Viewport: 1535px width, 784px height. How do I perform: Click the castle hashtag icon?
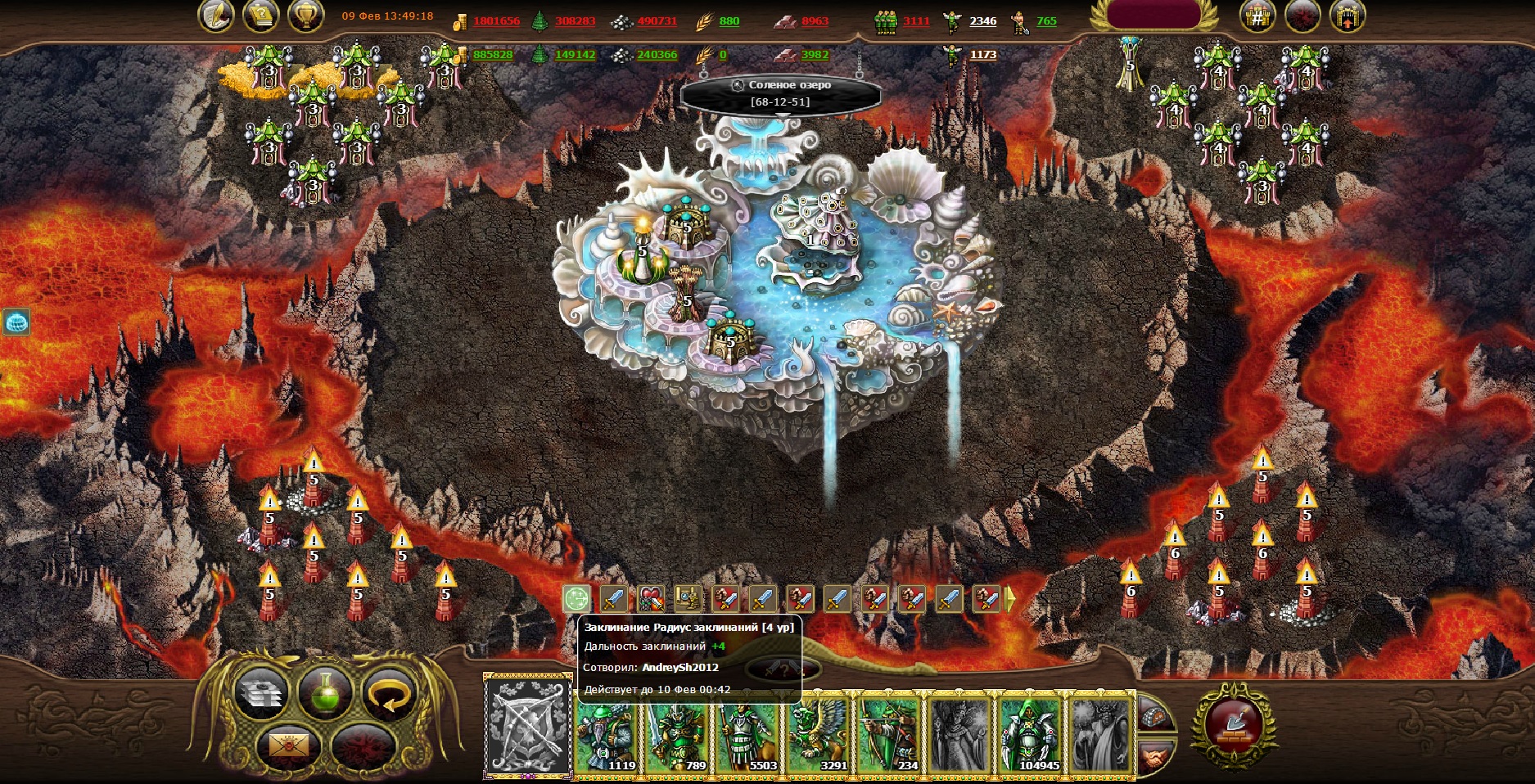[x=1257, y=16]
